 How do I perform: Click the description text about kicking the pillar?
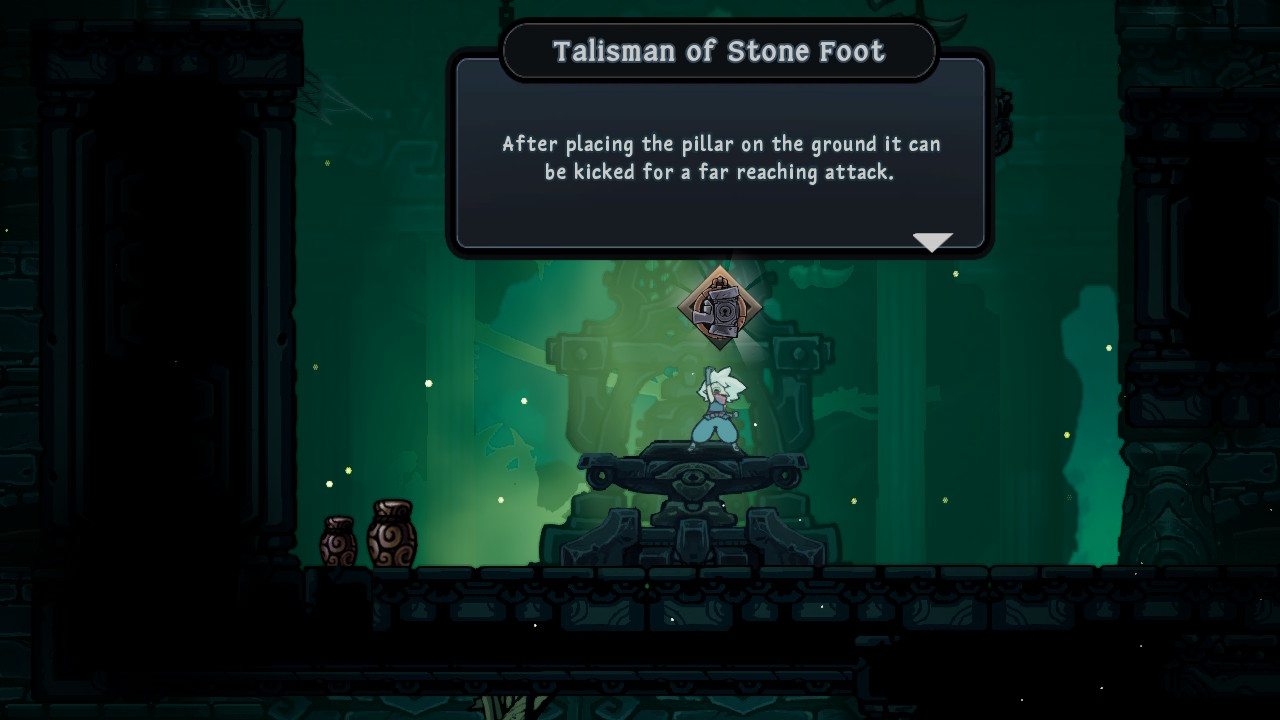click(x=718, y=157)
